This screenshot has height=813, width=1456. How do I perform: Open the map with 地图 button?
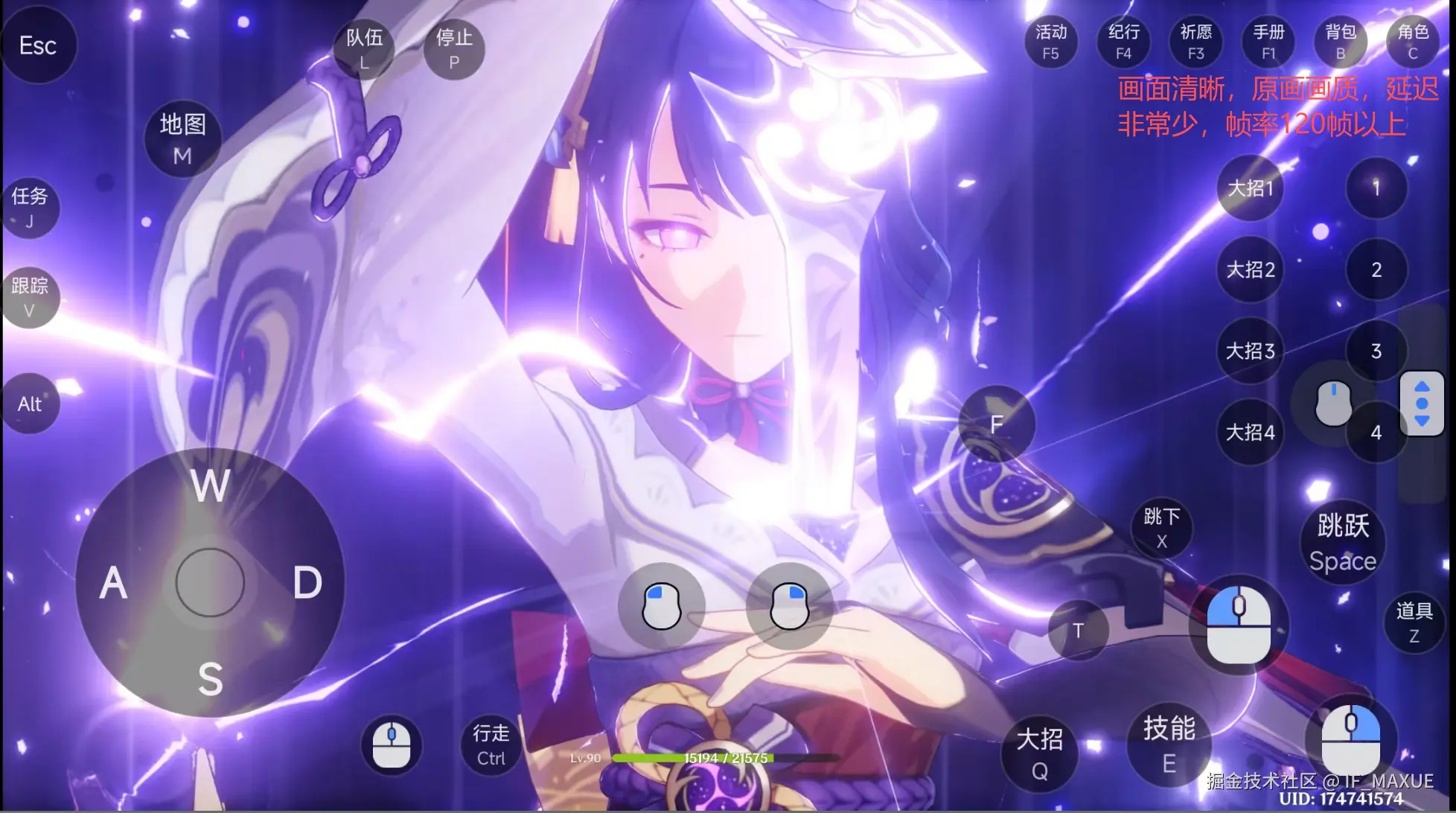point(182,138)
